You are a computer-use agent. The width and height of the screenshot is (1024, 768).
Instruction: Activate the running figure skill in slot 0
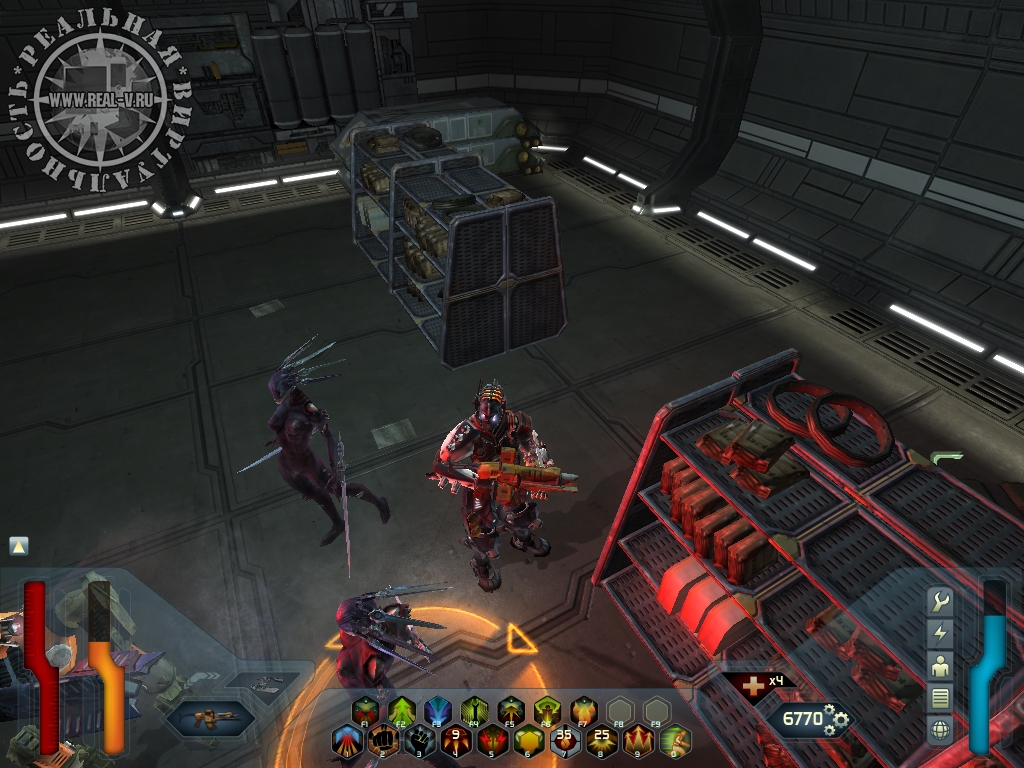click(x=674, y=741)
